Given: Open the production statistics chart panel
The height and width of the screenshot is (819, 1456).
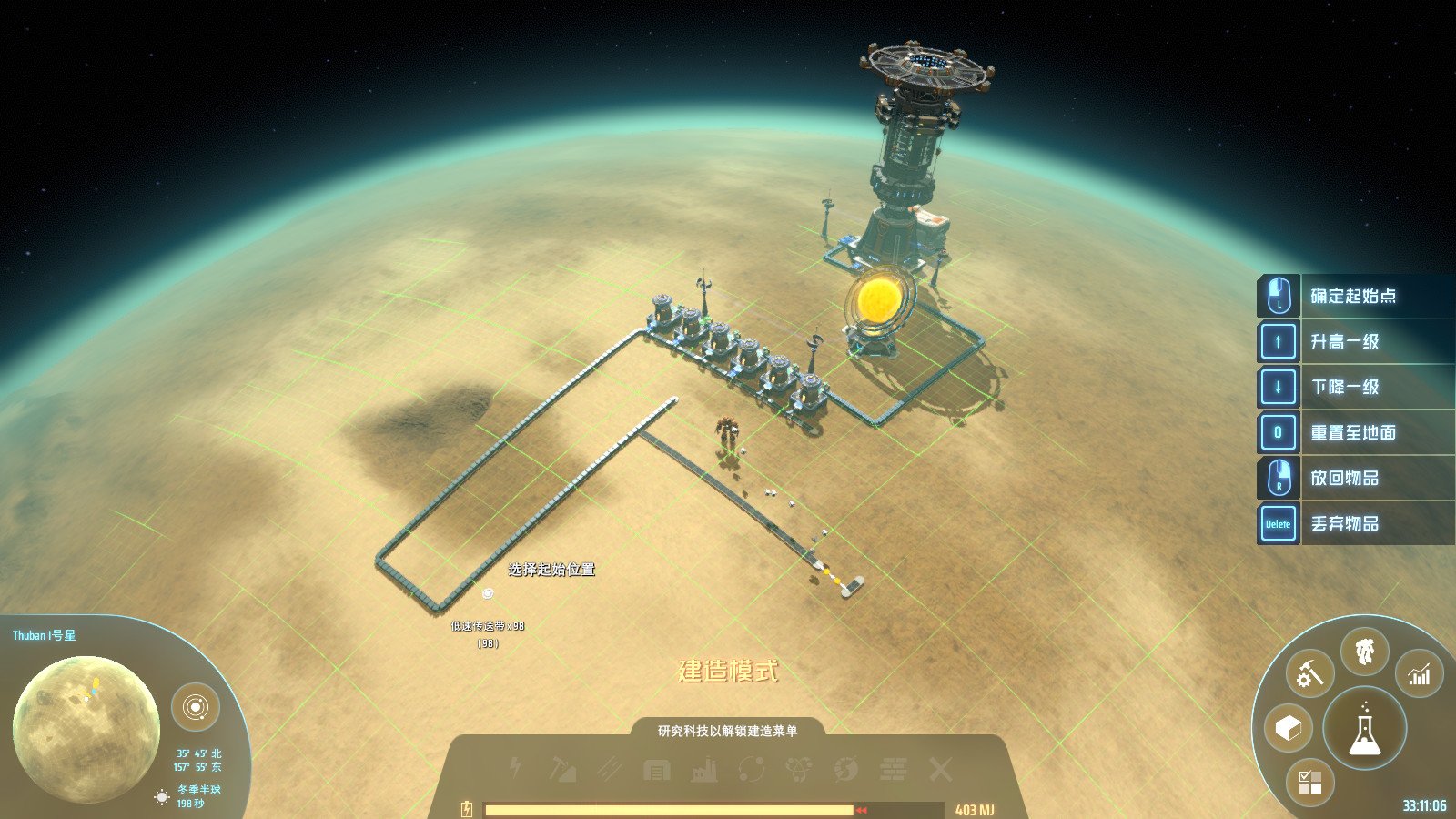Looking at the screenshot, I should tap(1416, 674).
